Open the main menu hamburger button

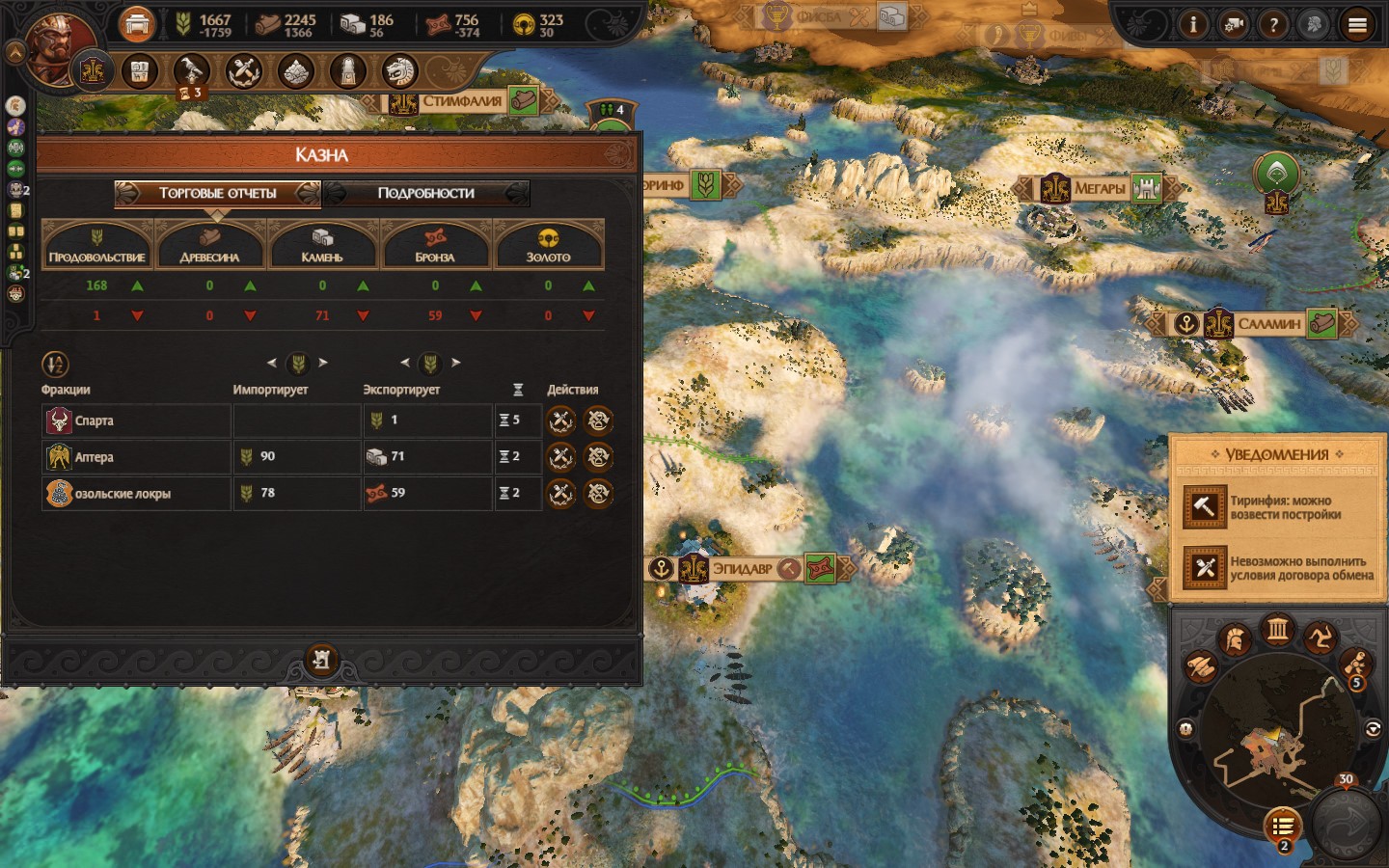click(1357, 25)
